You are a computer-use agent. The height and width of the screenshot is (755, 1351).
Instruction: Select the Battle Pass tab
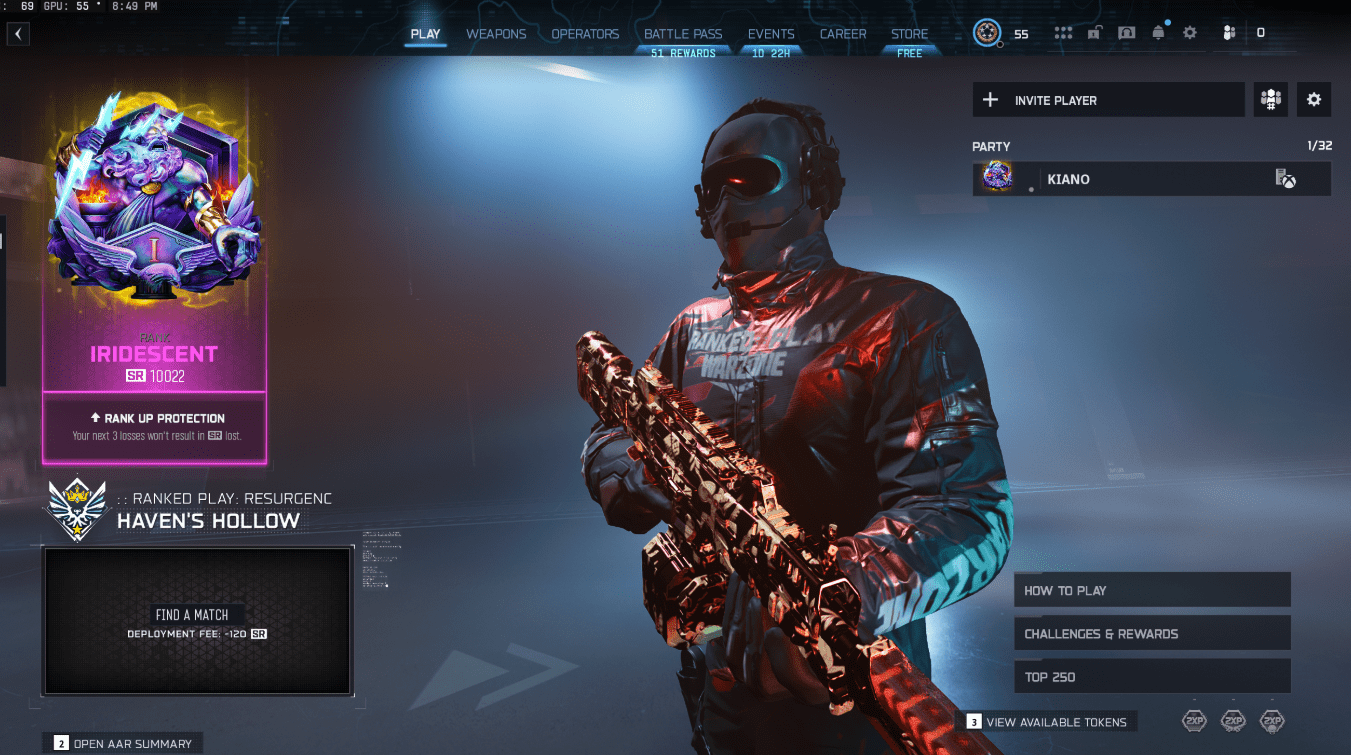[683, 34]
